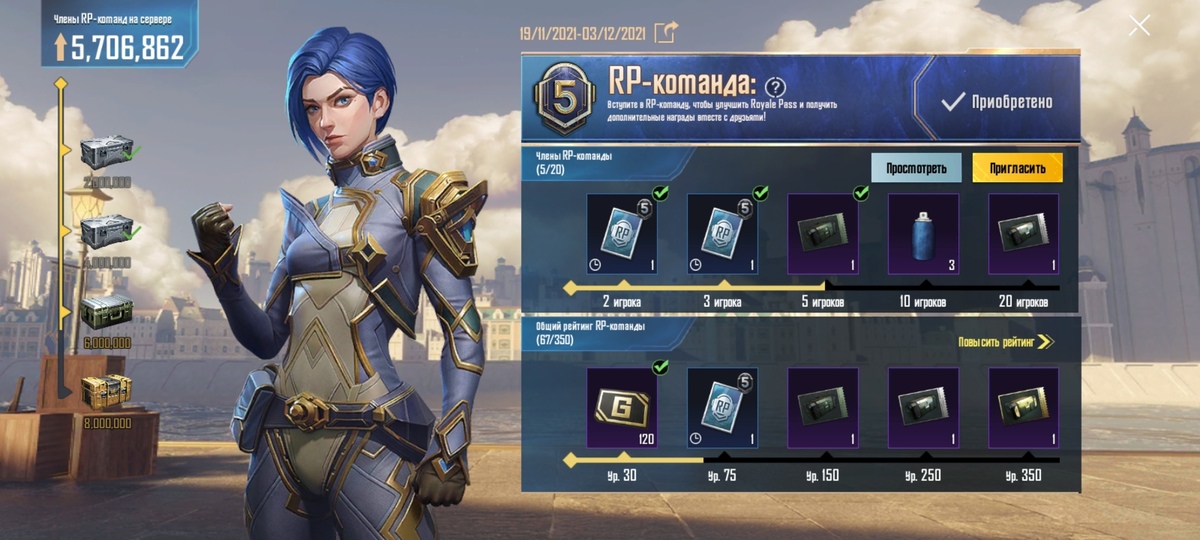Select the Ur. 250 ticket reward

click(923, 407)
